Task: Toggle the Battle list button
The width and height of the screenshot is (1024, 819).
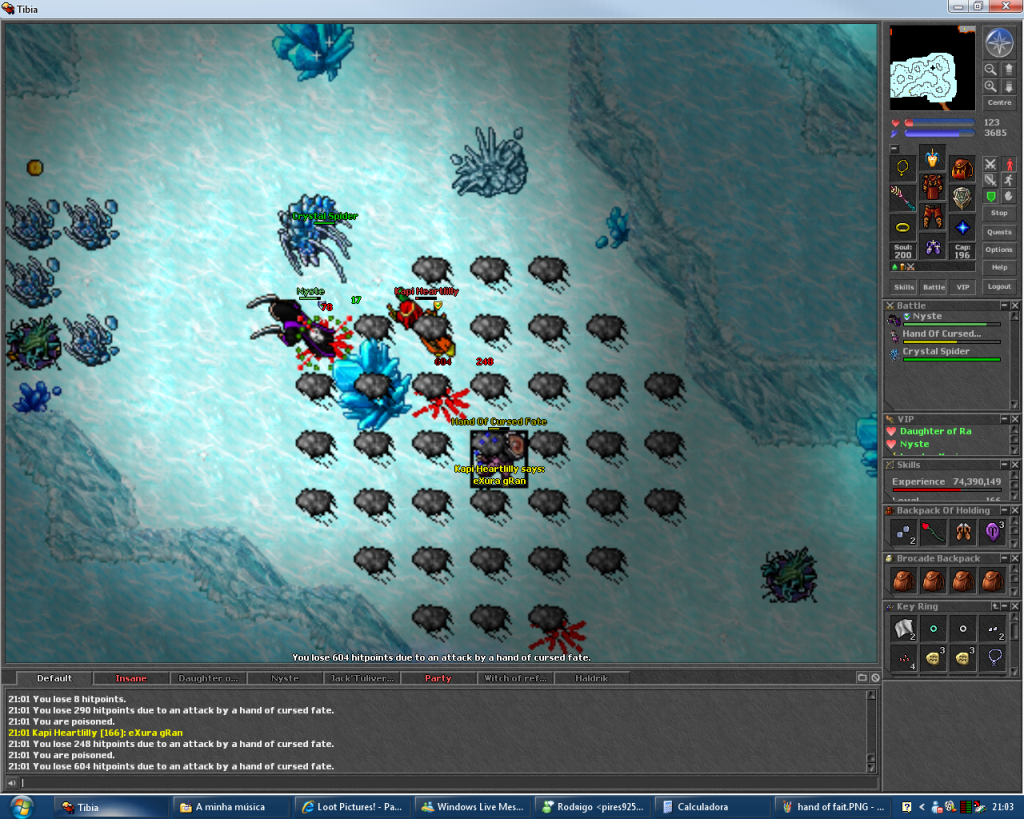Action: coord(933,287)
